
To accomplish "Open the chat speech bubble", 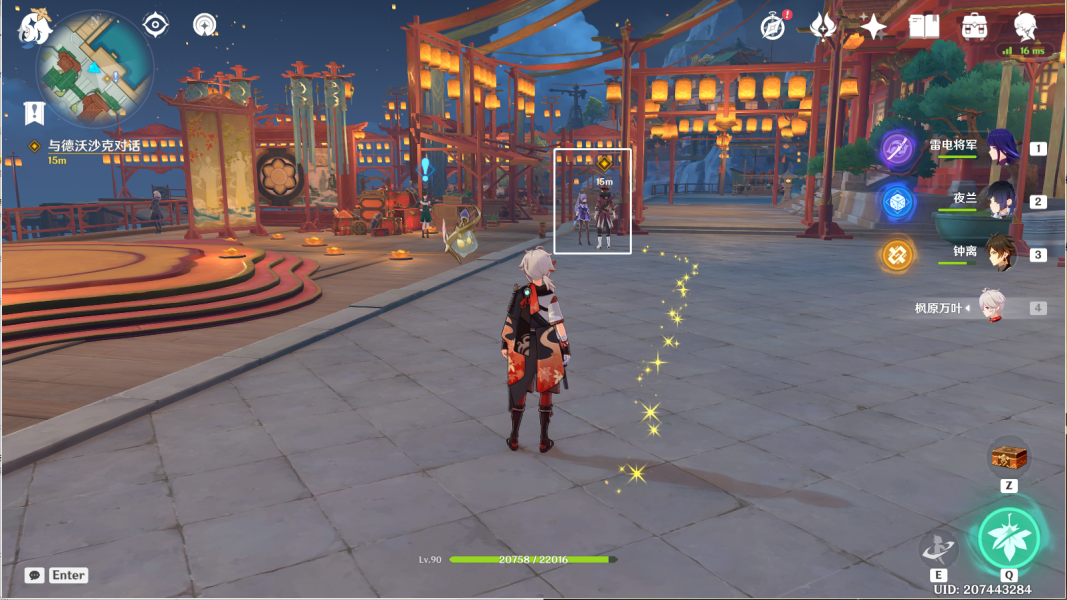I will pyautogui.click(x=35, y=575).
